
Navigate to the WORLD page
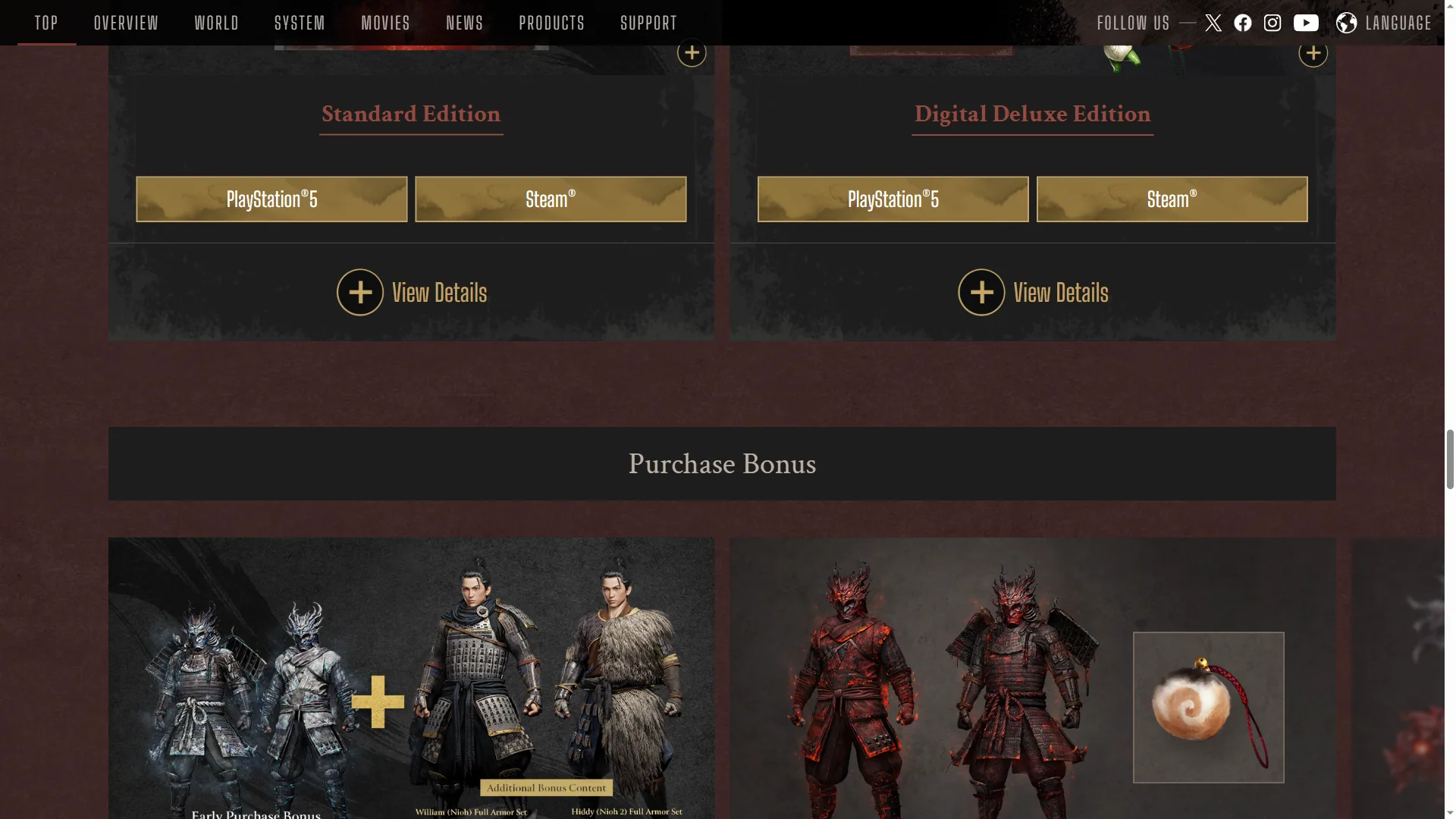(x=216, y=23)
